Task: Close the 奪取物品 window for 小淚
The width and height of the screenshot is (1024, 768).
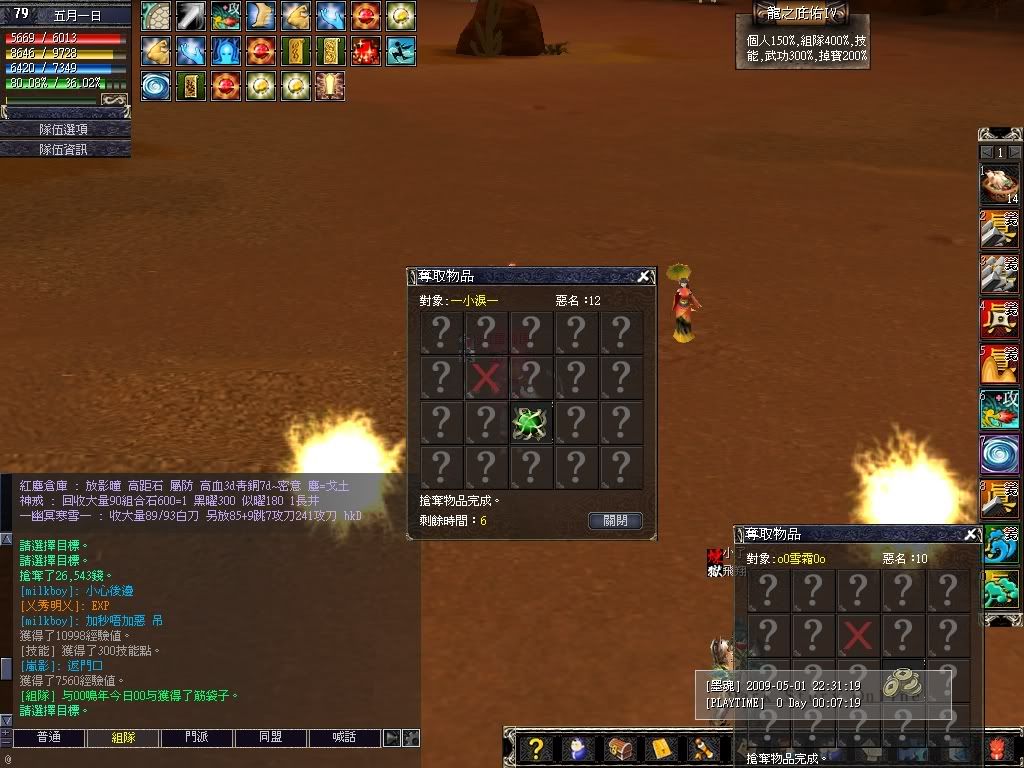Action: coord(644,277)
